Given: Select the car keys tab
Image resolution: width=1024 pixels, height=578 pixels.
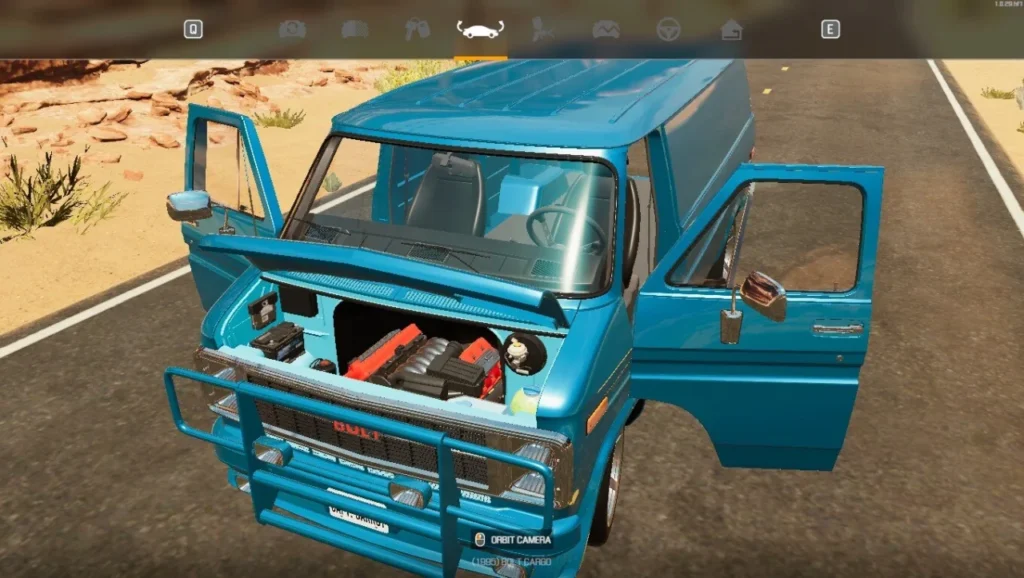Looking at the screenshot, I should tap(417, 29).
